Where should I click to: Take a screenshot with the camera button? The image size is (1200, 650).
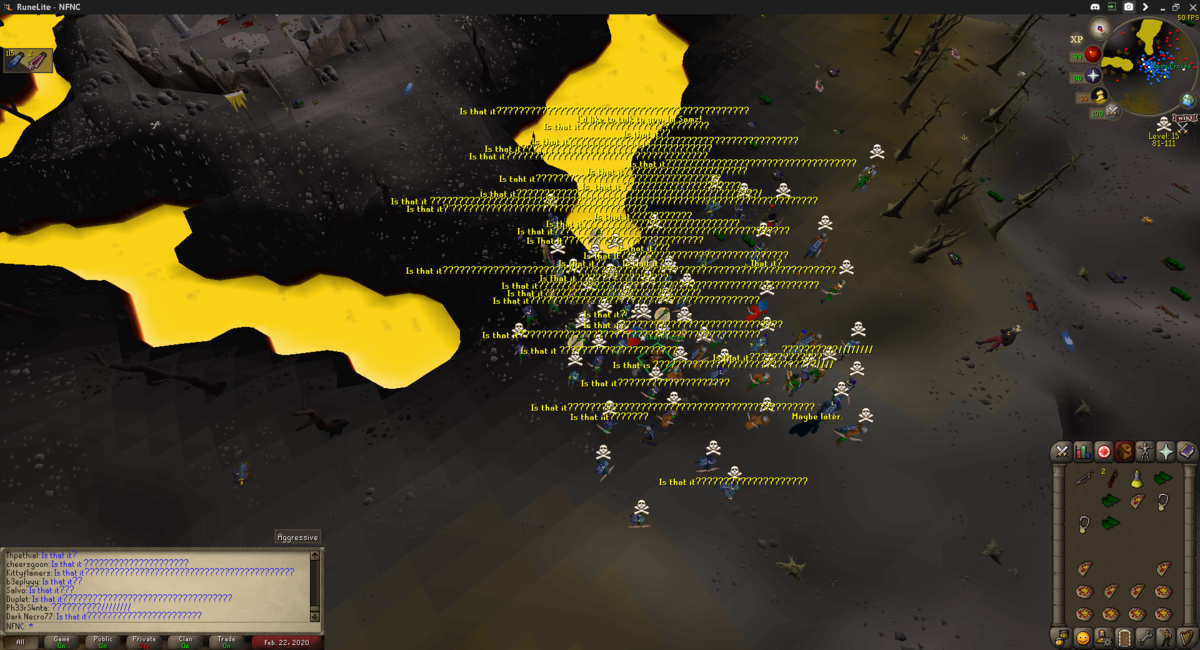[x=1129, y=7]
